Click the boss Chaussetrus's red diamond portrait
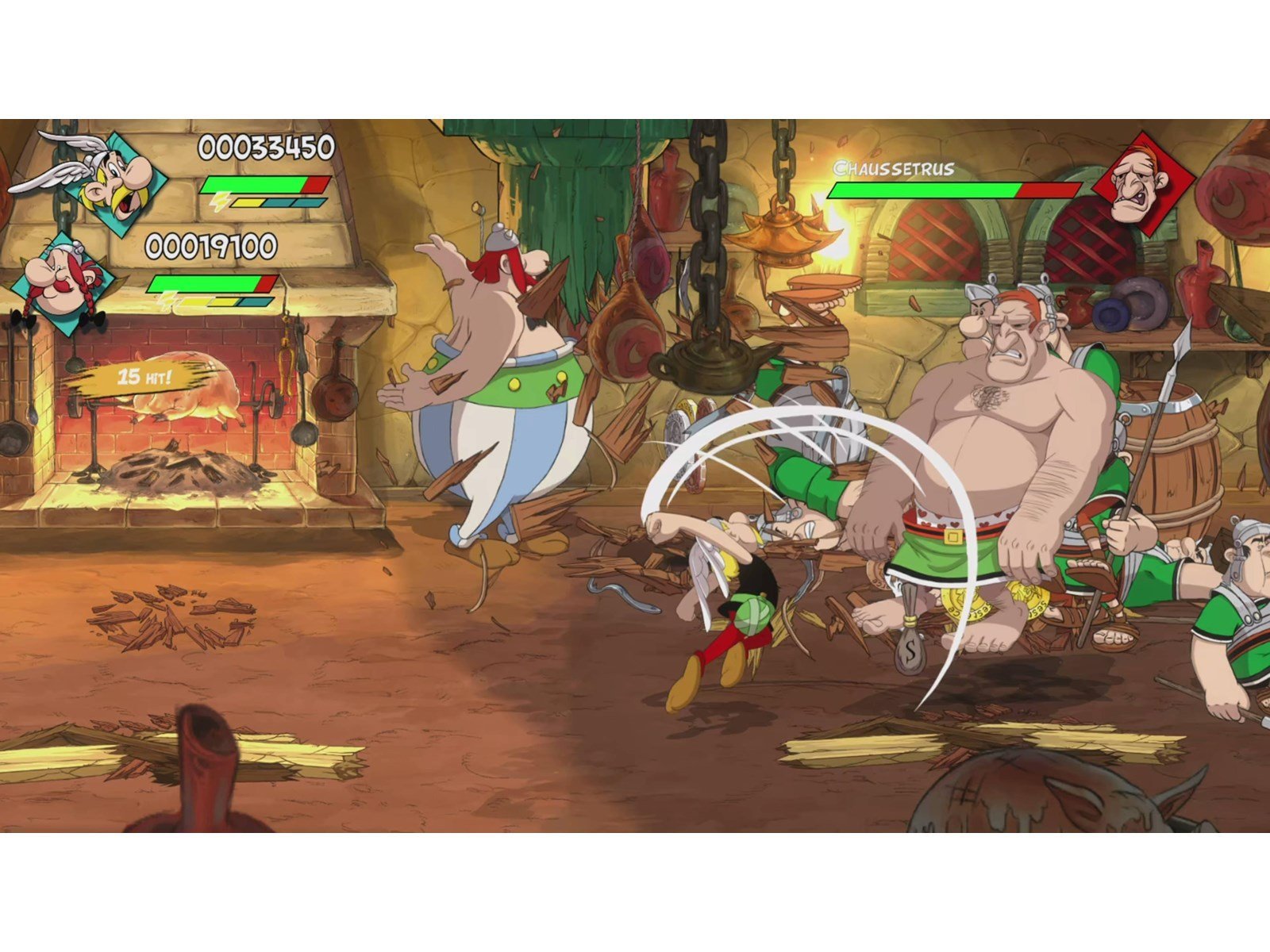This screenshot has width=1270, height=952. click(x=1143, y=182)
